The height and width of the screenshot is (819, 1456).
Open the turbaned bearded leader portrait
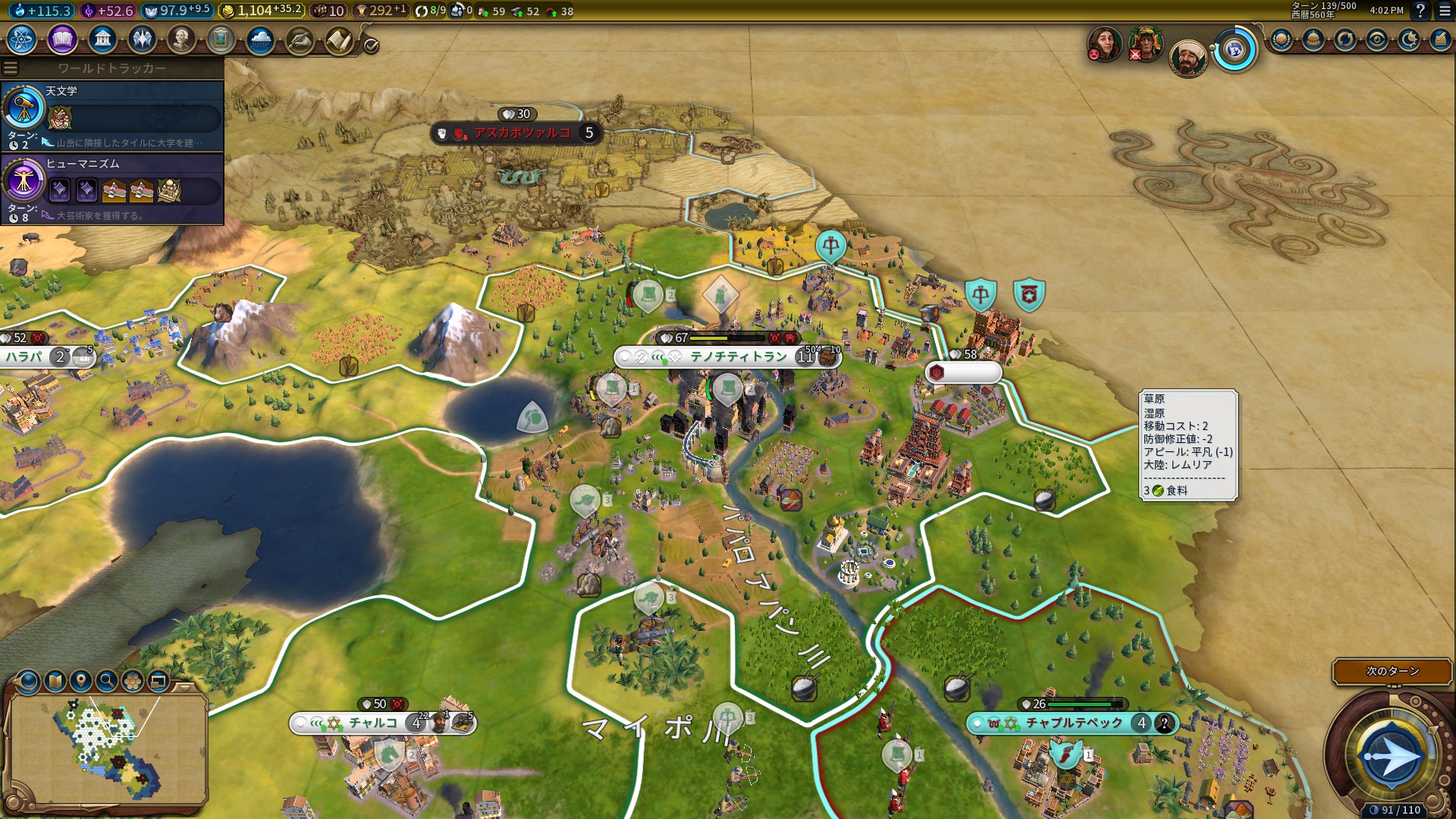[1187, 58]
